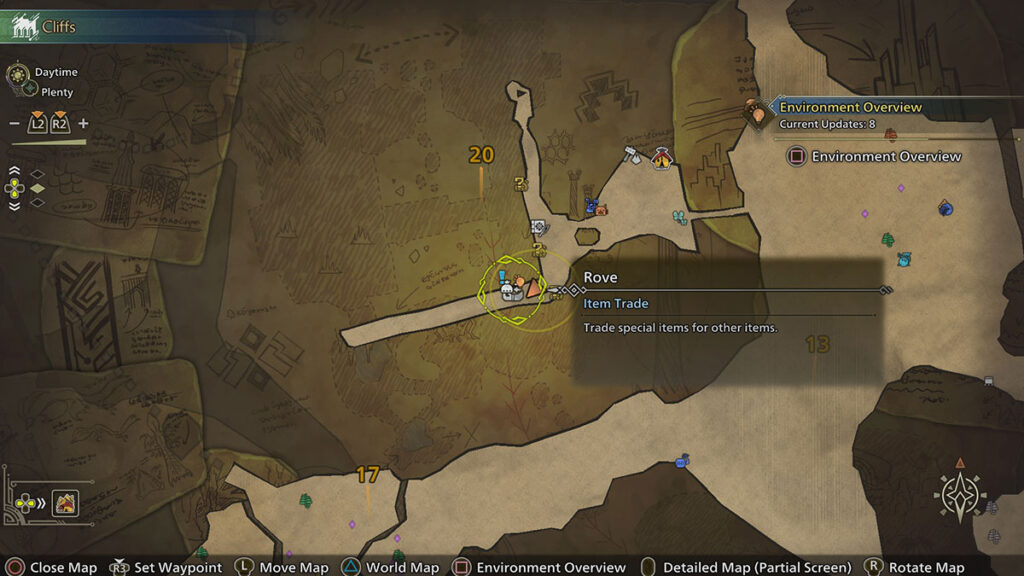This screenshot has height=576, width=1024.
Task: Choose World Map in the bottom bar
Action: coord(391,567)
